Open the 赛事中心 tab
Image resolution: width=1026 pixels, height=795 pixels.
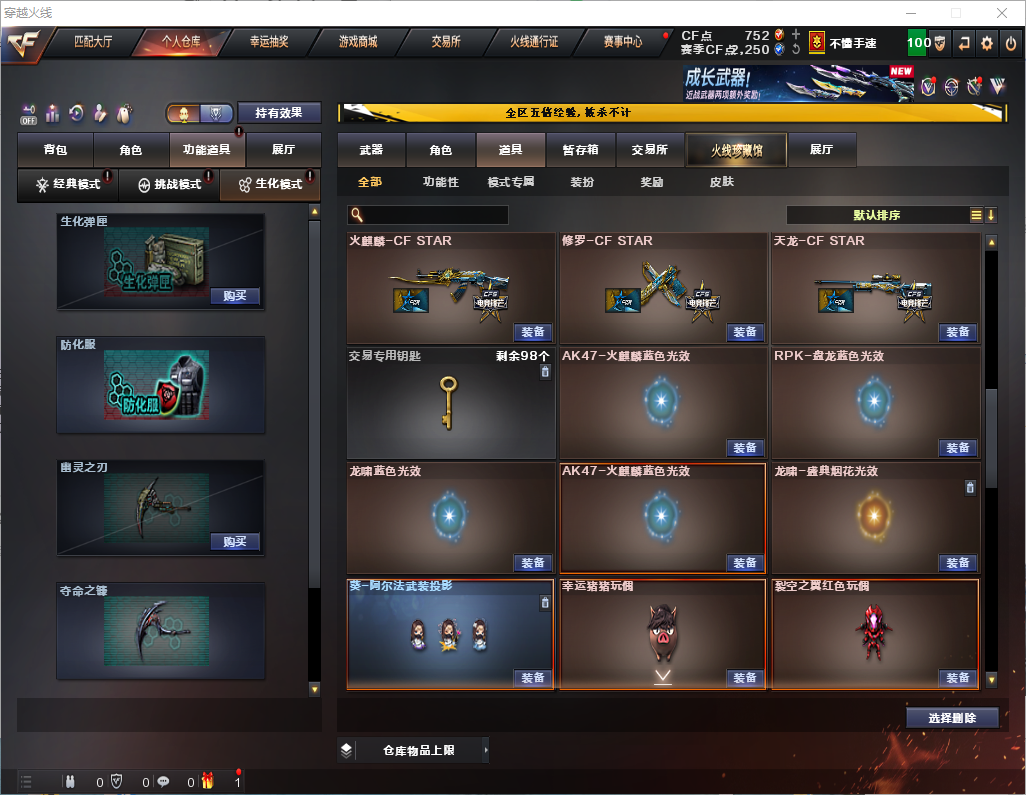click(623, 42)
